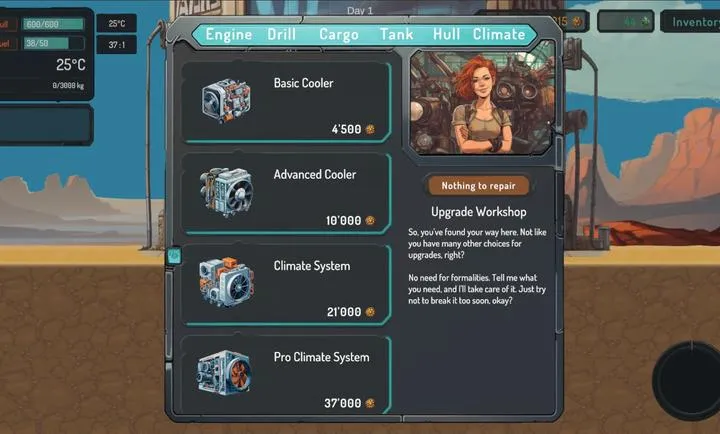Choose the Climate System upgrade
This screenshot has height=434, width=720.
point(286,287)
